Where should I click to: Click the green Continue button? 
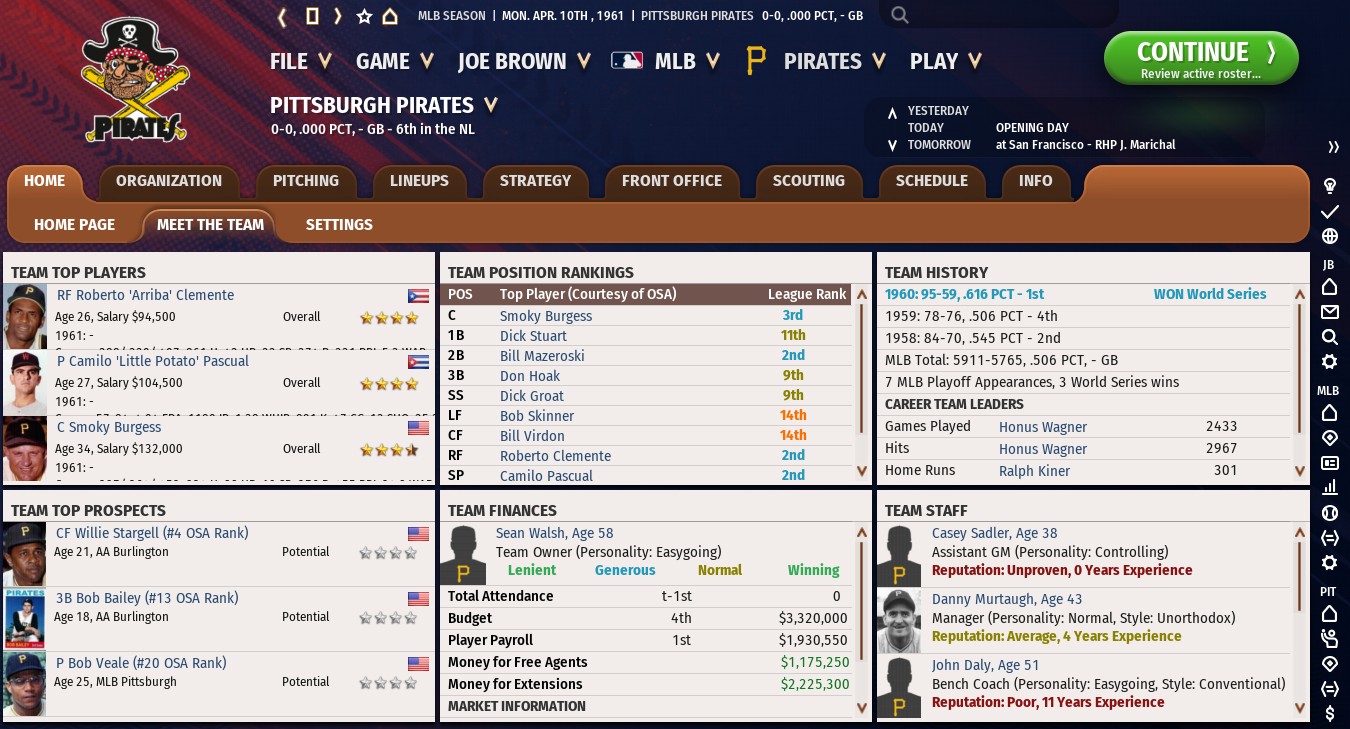tap(1200, 59)
